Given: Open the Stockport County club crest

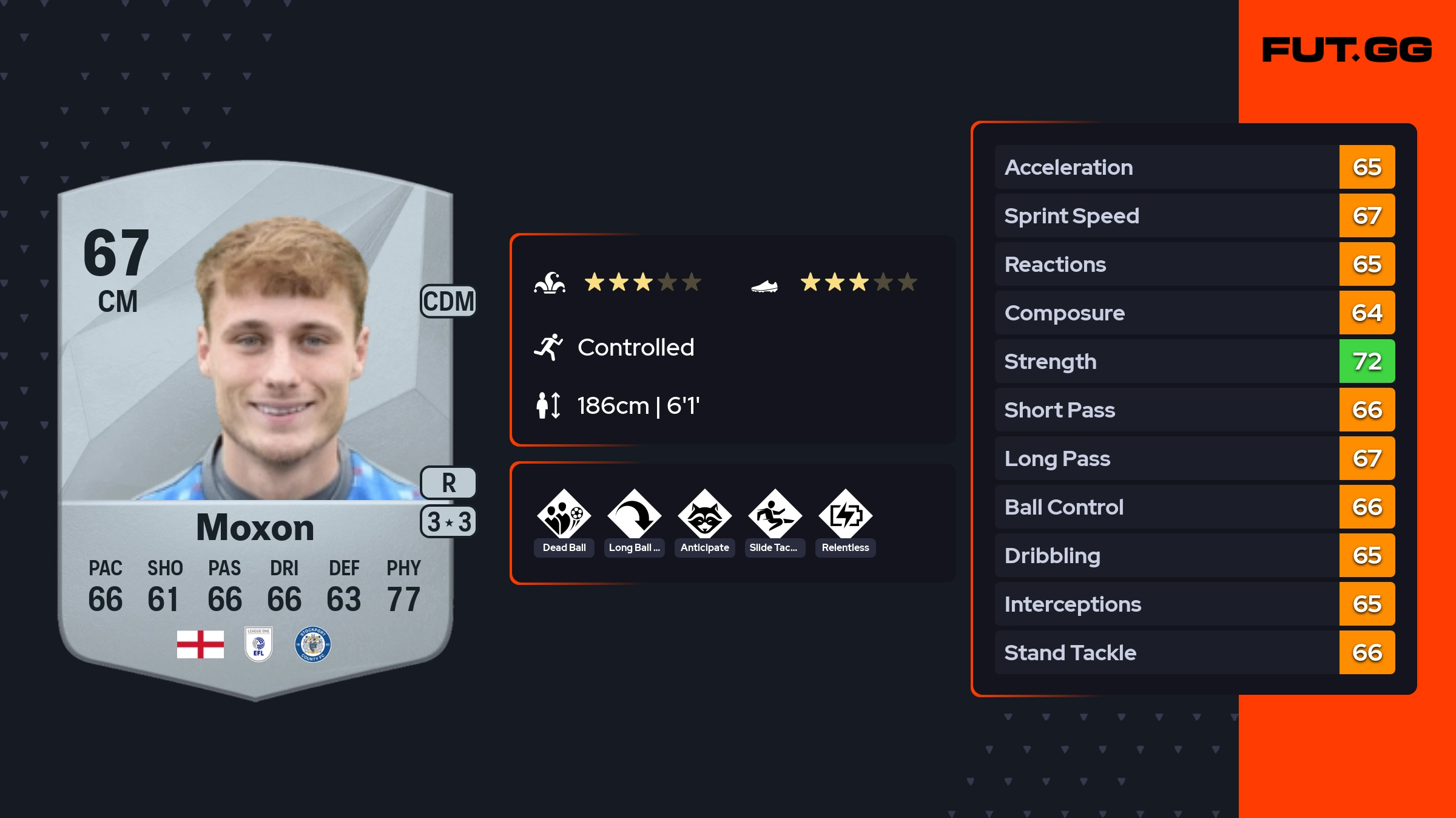Looking at the screenshot, I should (x=312, y=644).
